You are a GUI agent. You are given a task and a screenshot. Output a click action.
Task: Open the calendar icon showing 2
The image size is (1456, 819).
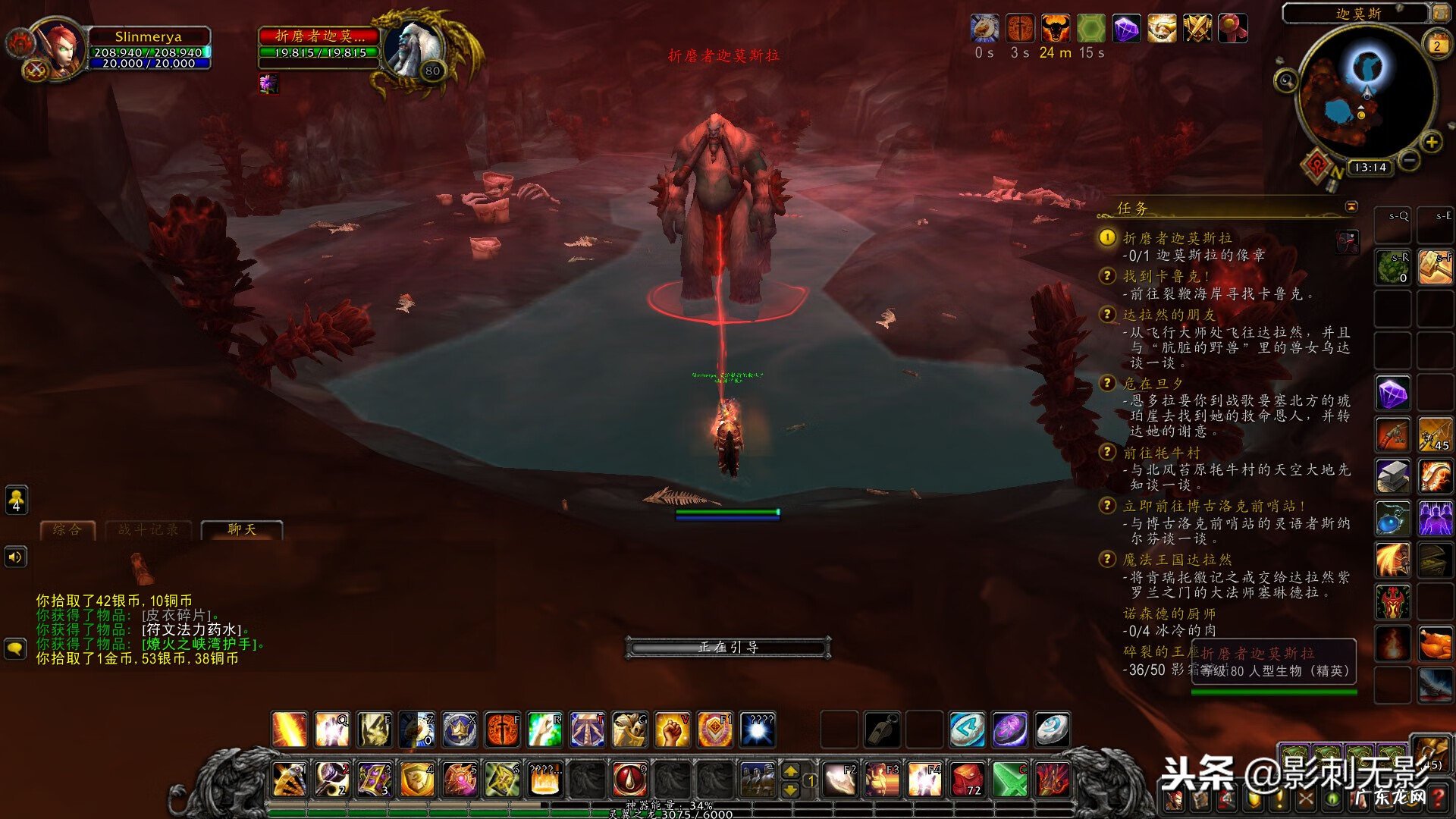pos(1436,45)
